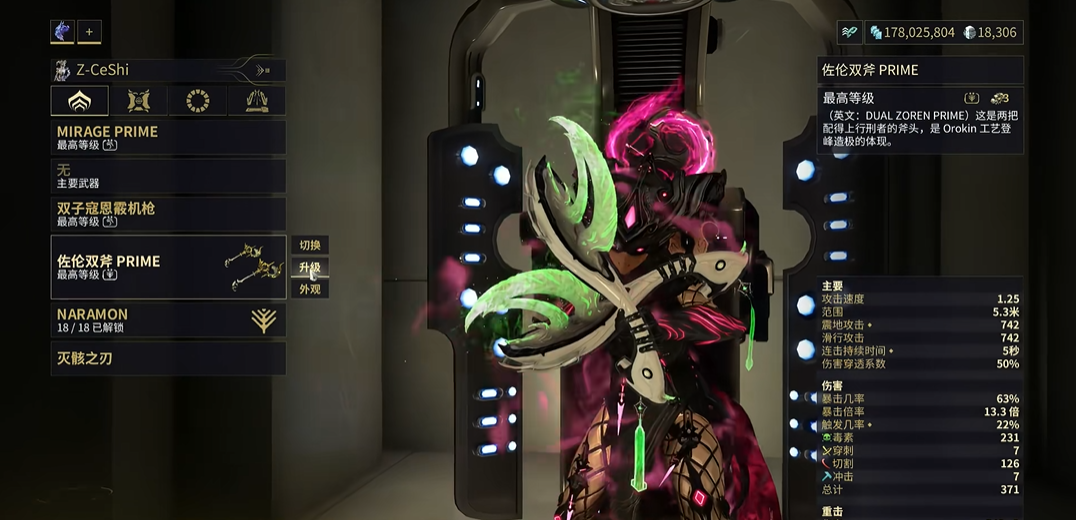Select the blue loadout slot icon
The width and height of the screenshot is (1076, 520).
click(x=62, y=32)
